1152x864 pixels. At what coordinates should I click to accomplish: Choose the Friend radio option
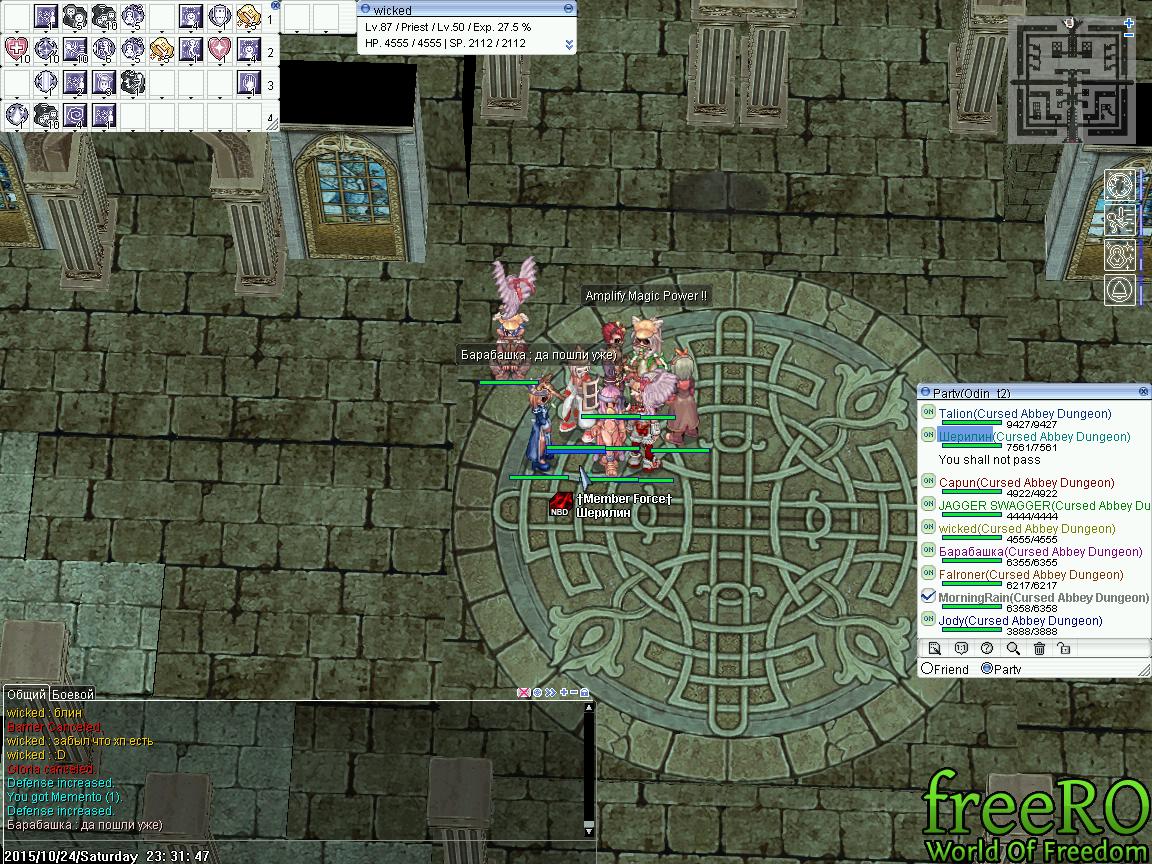point(928,669)
